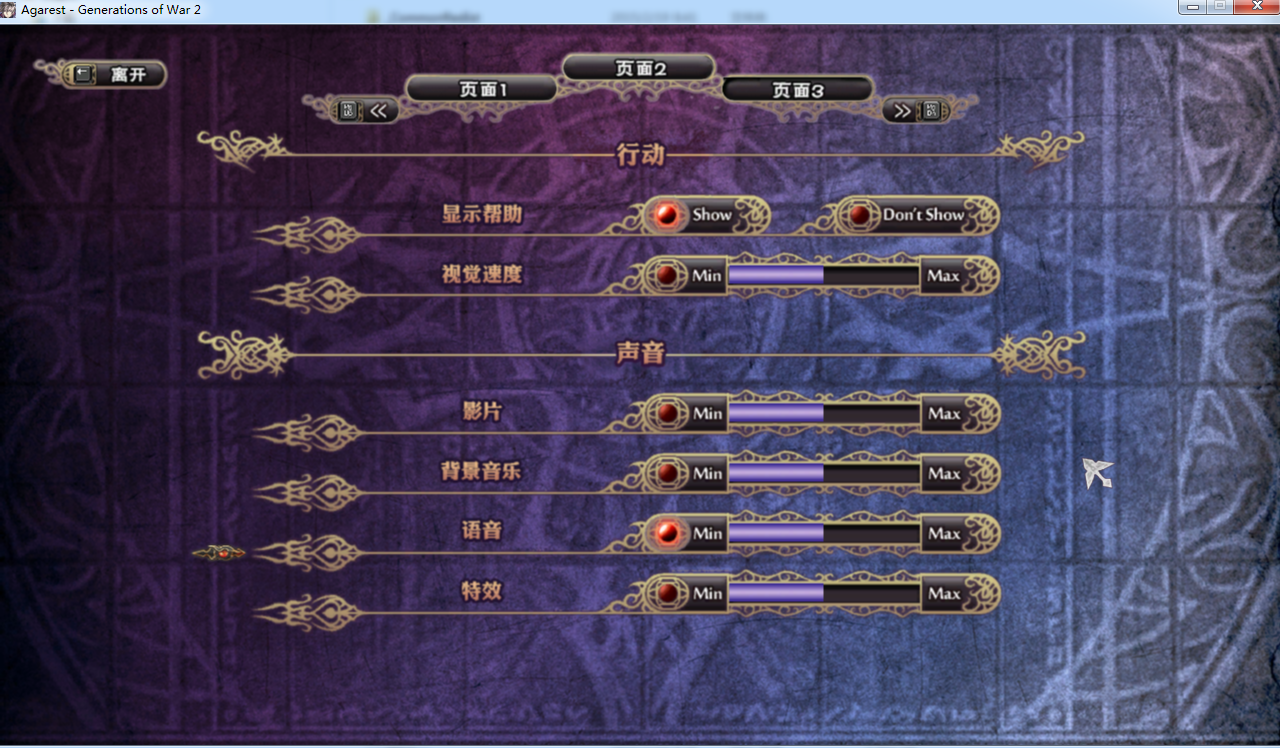The image size is (1280, 748).
Task: Switch to the 页面3 tab
Action: [797, 88]
